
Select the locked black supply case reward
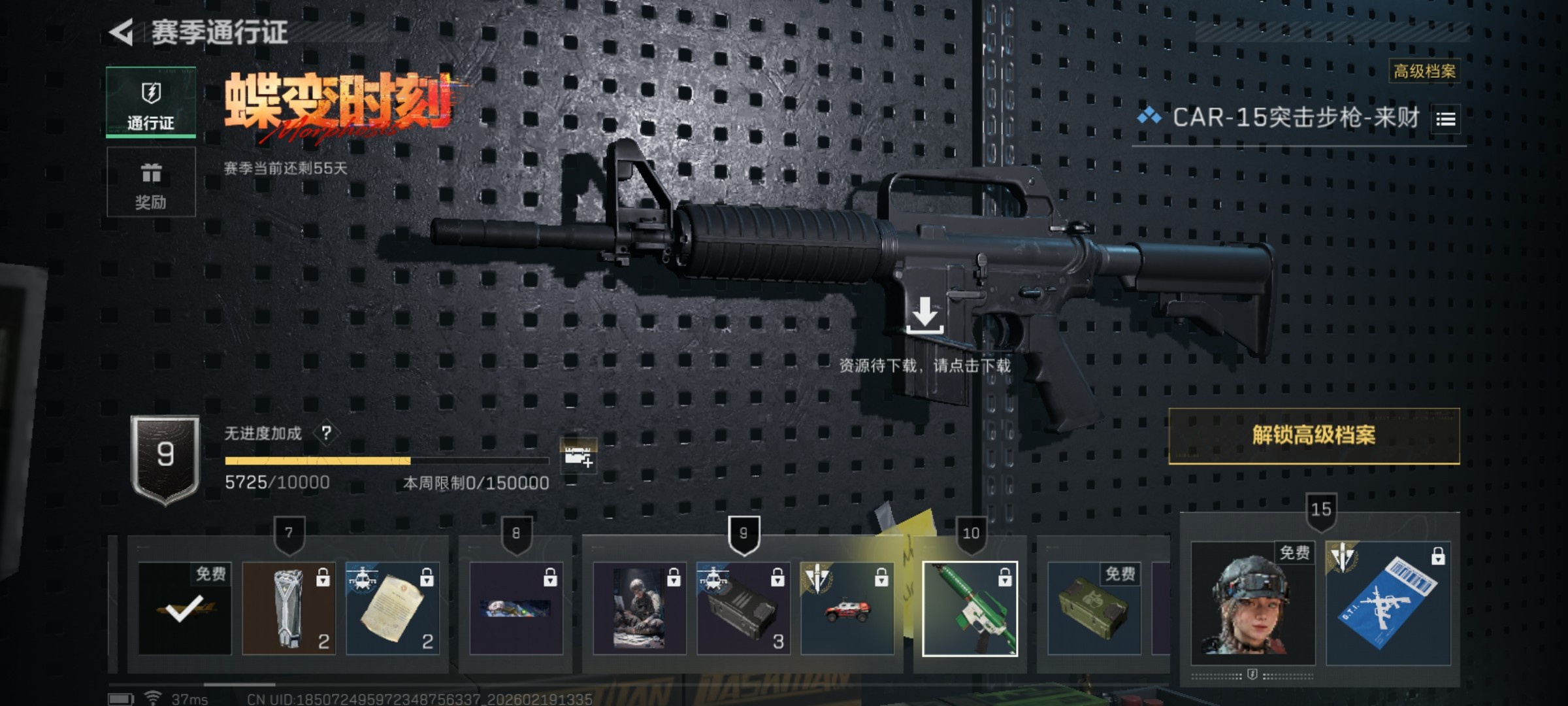click(x=743, y=609)
